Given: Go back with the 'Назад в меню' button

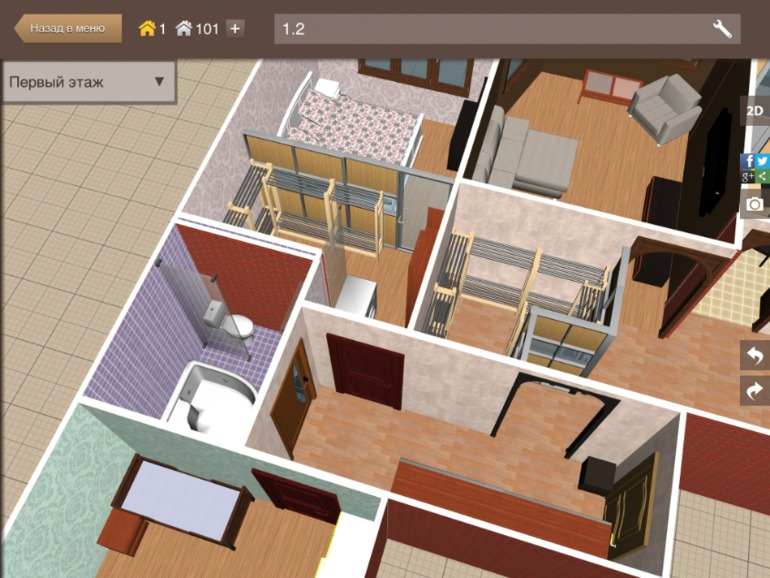Looking at the screenshot, I should coord(66,28).
